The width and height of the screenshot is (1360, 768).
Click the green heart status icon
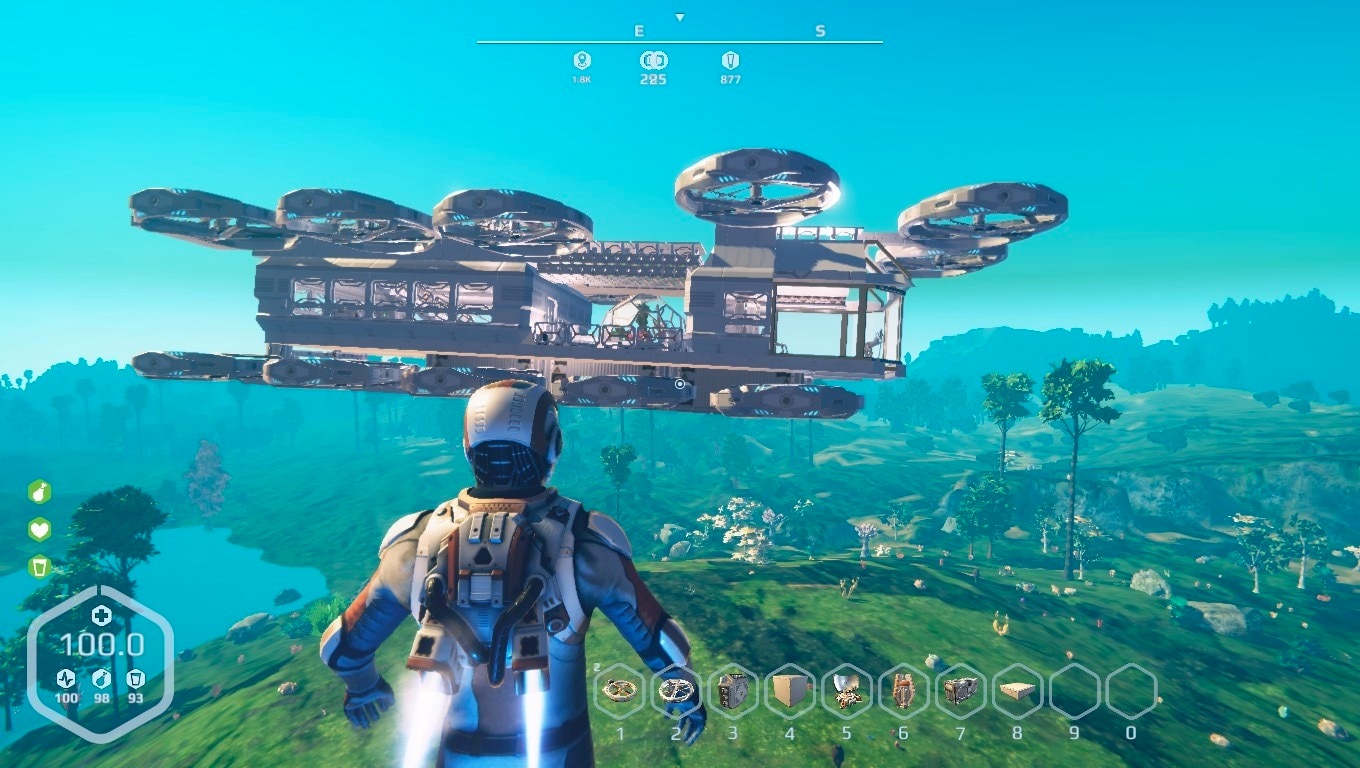39,530
